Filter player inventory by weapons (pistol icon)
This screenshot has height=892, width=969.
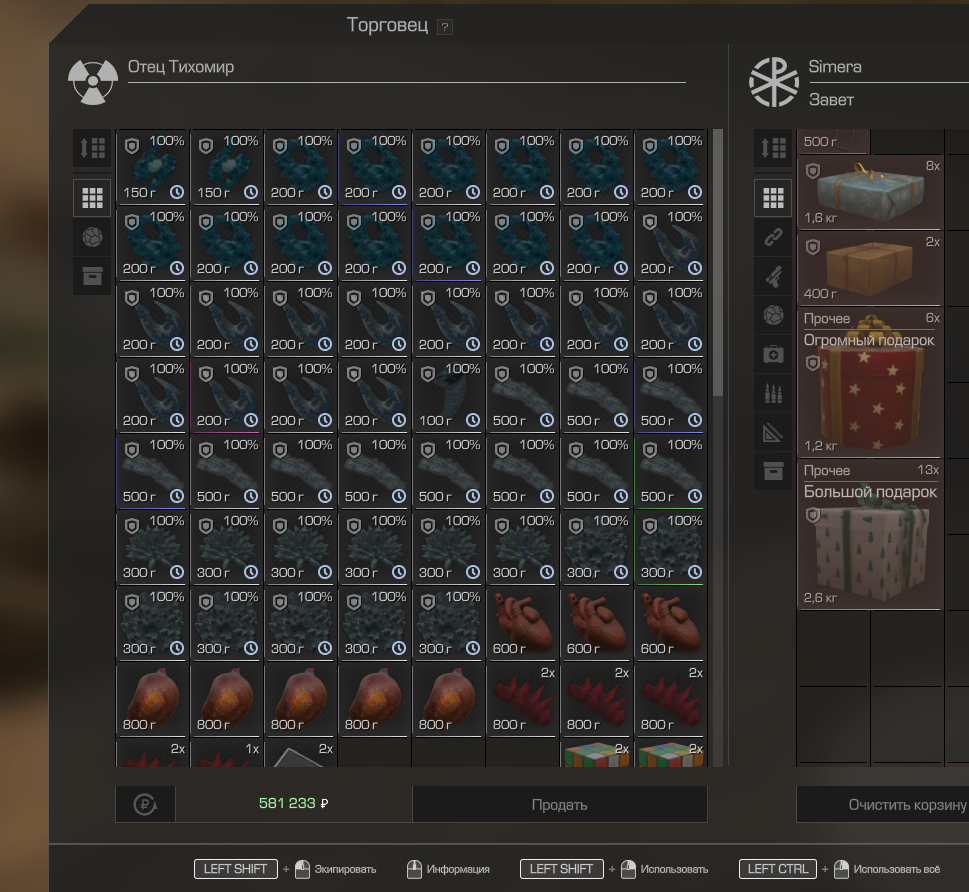773,276
